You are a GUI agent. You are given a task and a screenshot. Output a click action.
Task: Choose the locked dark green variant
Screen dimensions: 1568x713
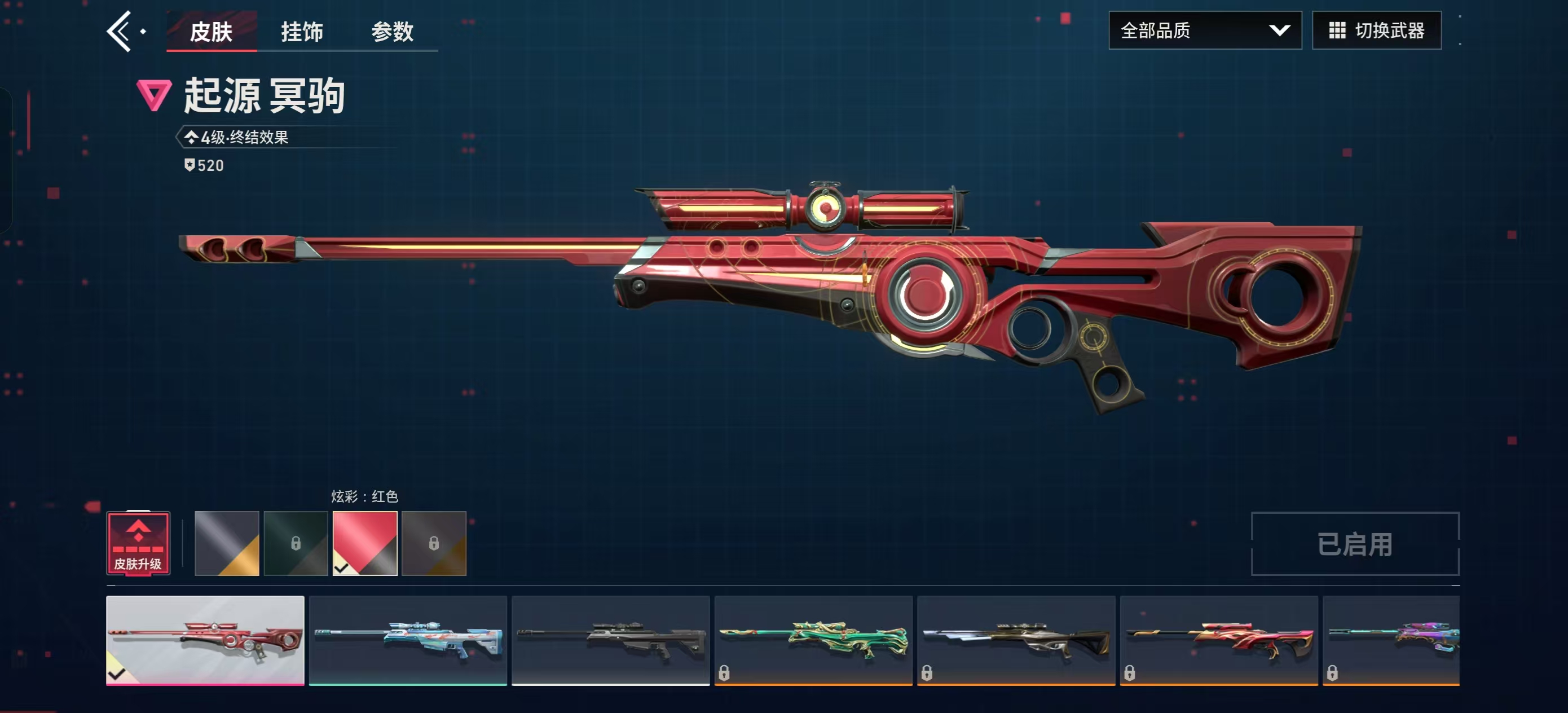[295, 543]
